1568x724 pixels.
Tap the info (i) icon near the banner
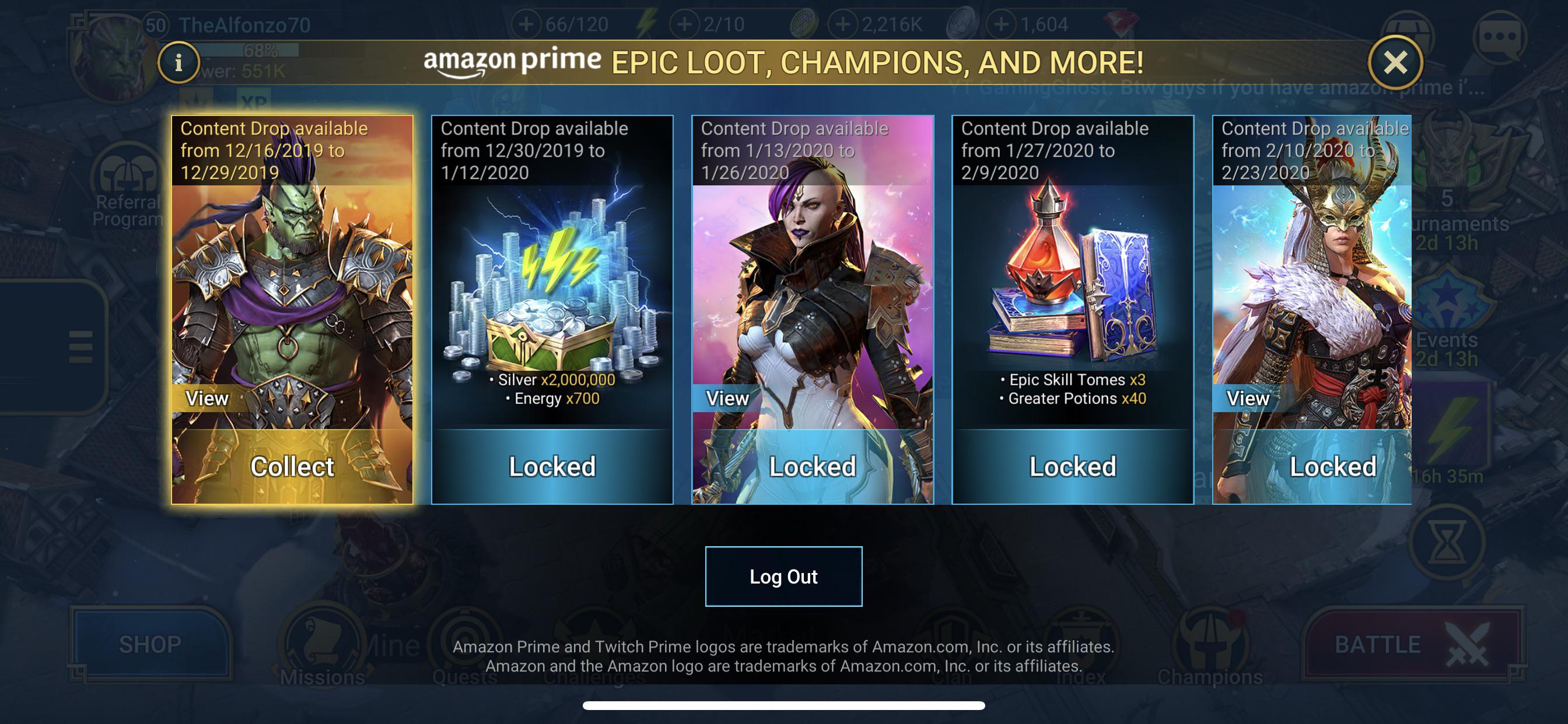pos(178,61)
